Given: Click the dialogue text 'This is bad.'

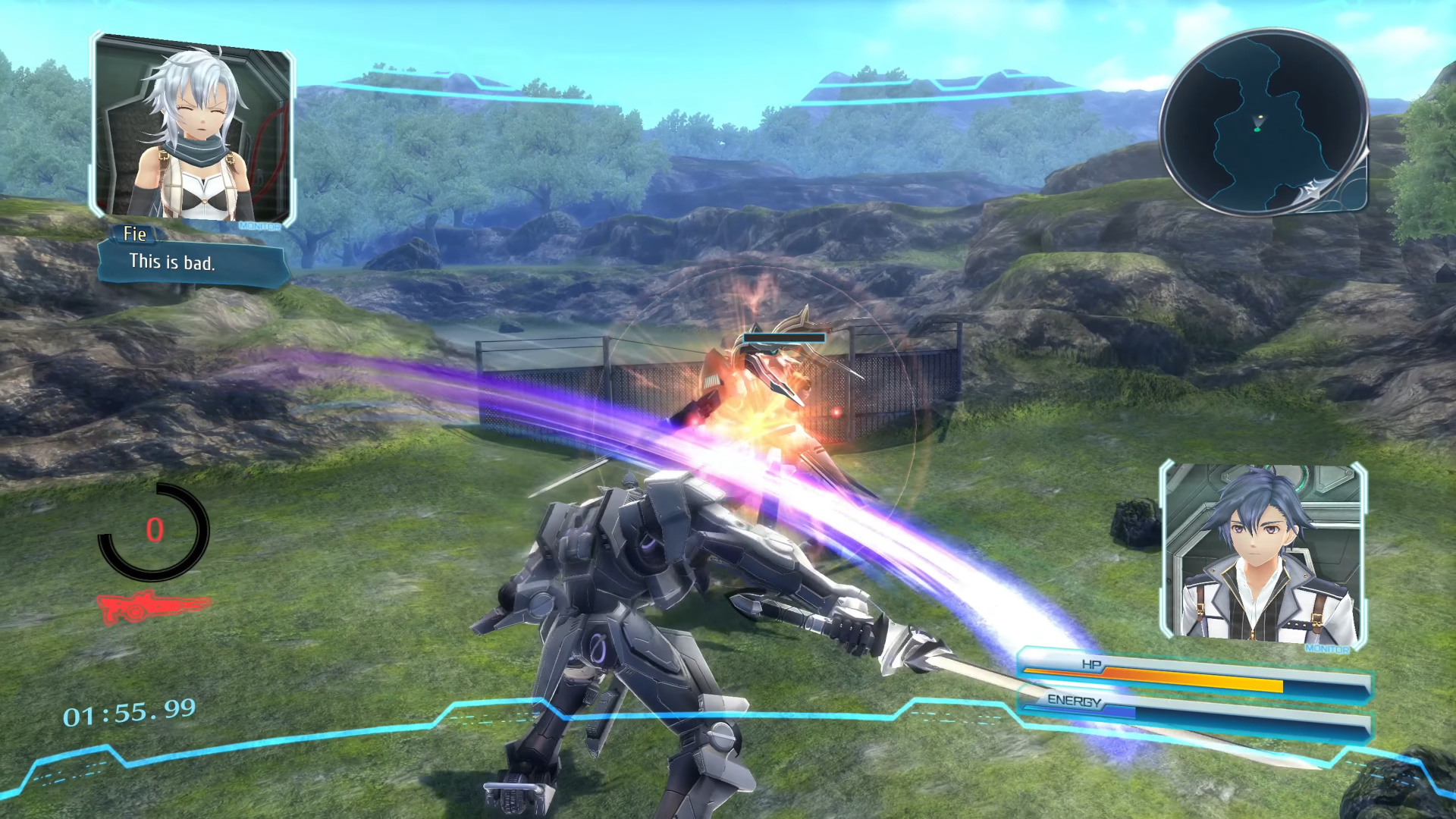Looking at the screenshot, I should (x=173, y=263).
